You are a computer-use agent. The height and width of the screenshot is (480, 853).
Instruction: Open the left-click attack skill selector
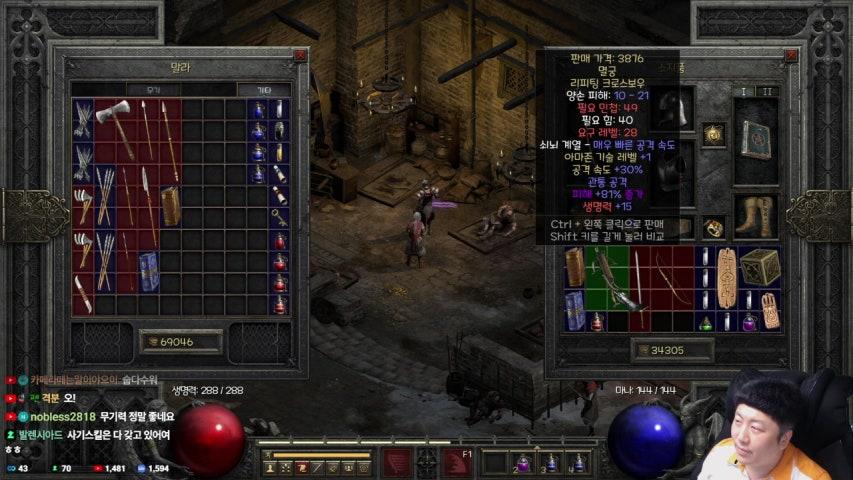397,463
